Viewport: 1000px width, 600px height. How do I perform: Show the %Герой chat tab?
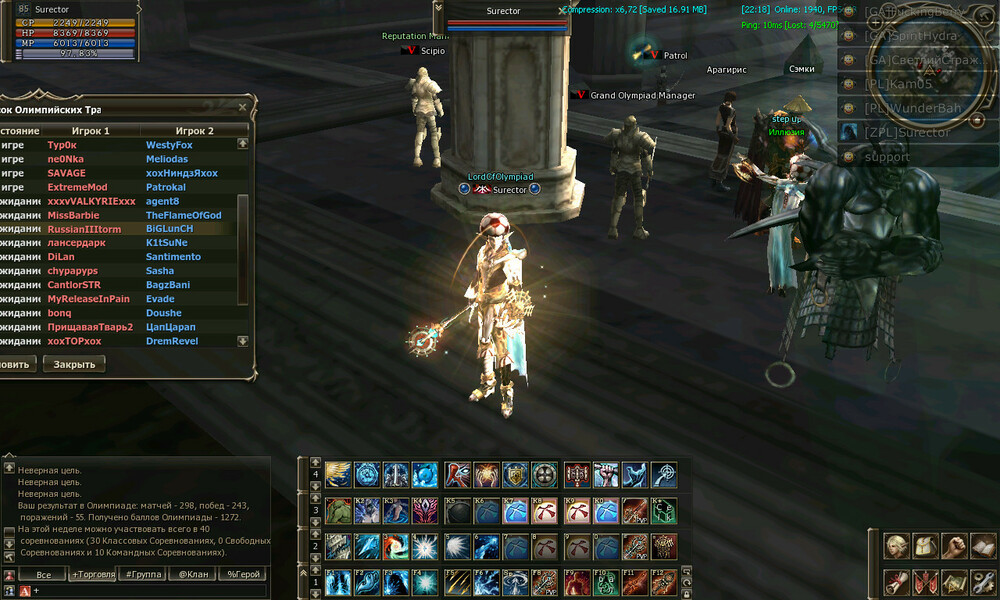pos(243,575)
